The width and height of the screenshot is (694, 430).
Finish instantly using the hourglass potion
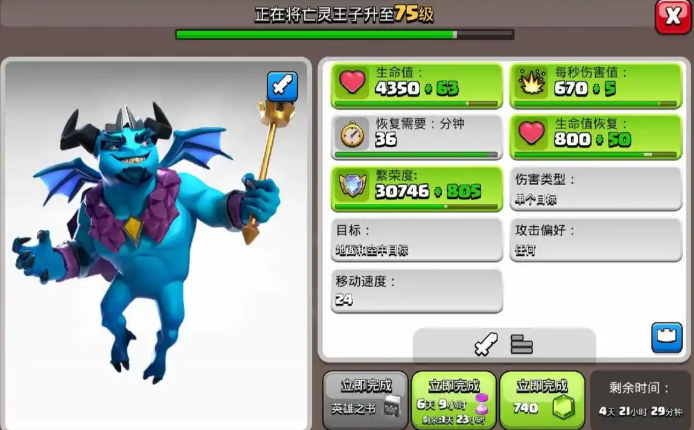[x=454, y=399]
